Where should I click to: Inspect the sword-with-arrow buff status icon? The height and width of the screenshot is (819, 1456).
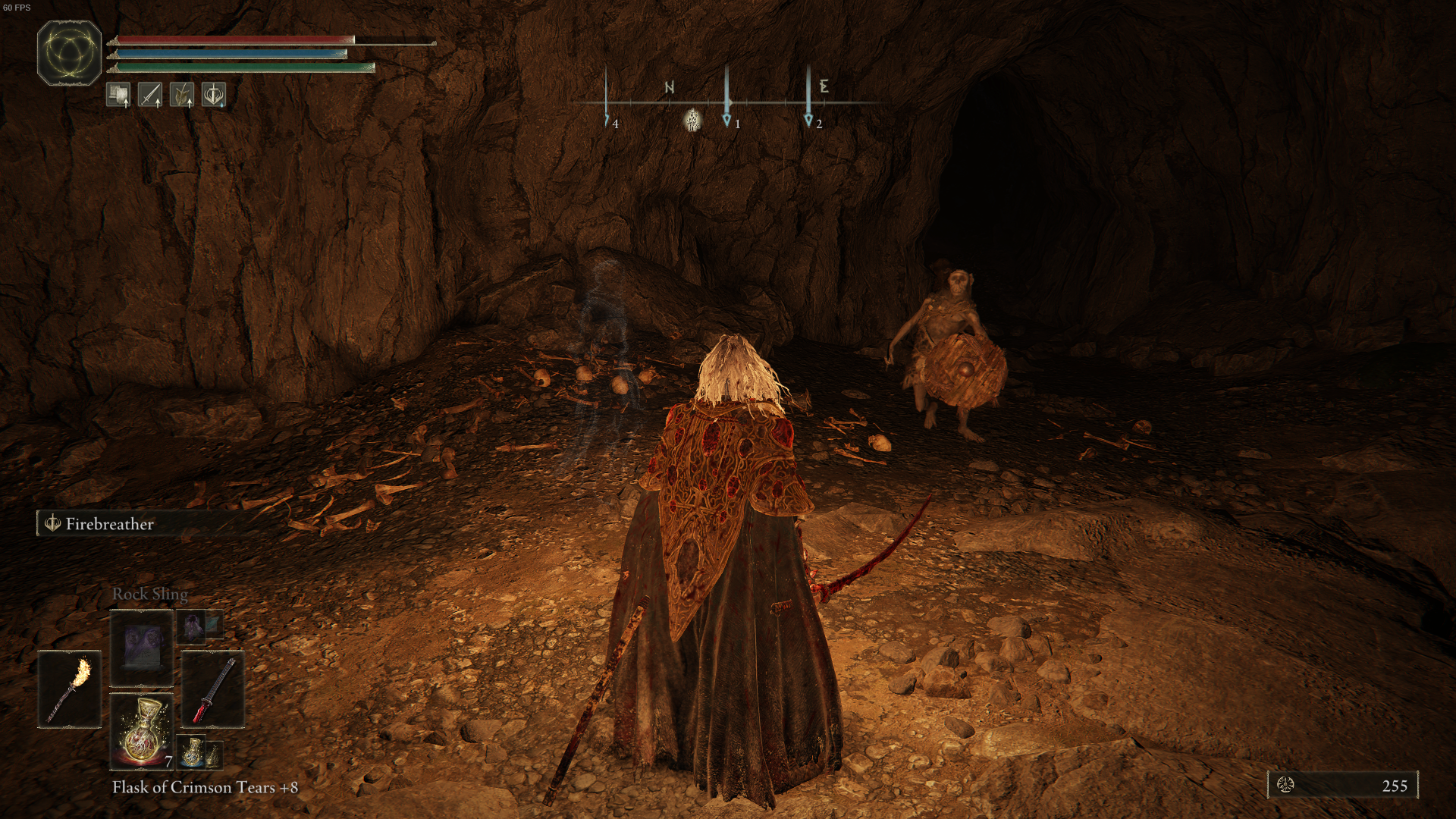coord(149,95)
